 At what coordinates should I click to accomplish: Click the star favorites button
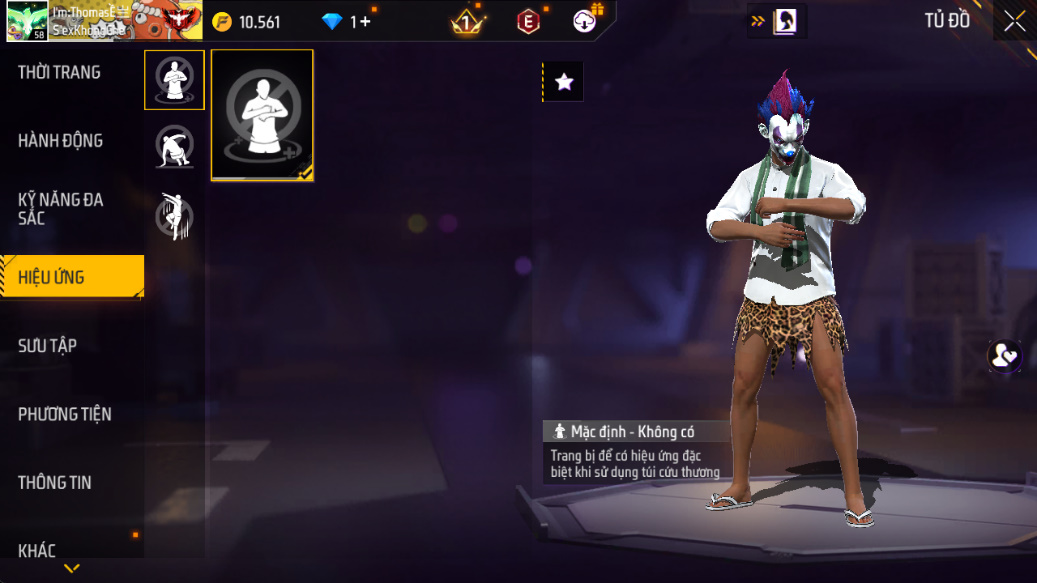pyautogui.click(x=564, y=82)
